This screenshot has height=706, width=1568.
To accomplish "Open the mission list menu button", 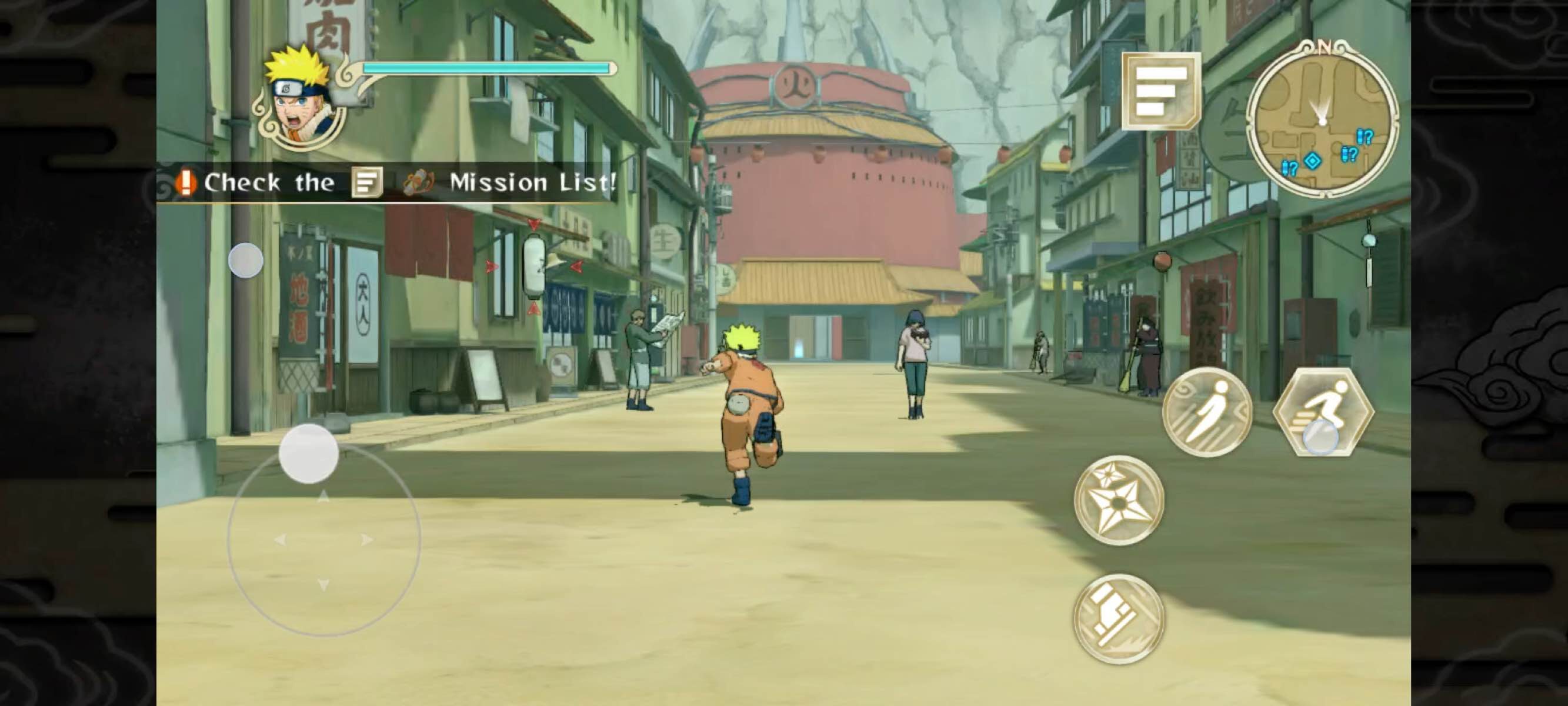I will (x=1161, y=91).
